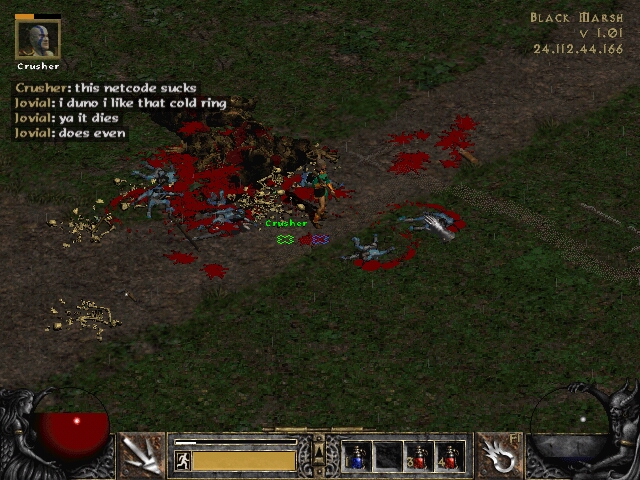Use the blue mana potion in belt
The image size is (640, 480).
pos(358,457)
